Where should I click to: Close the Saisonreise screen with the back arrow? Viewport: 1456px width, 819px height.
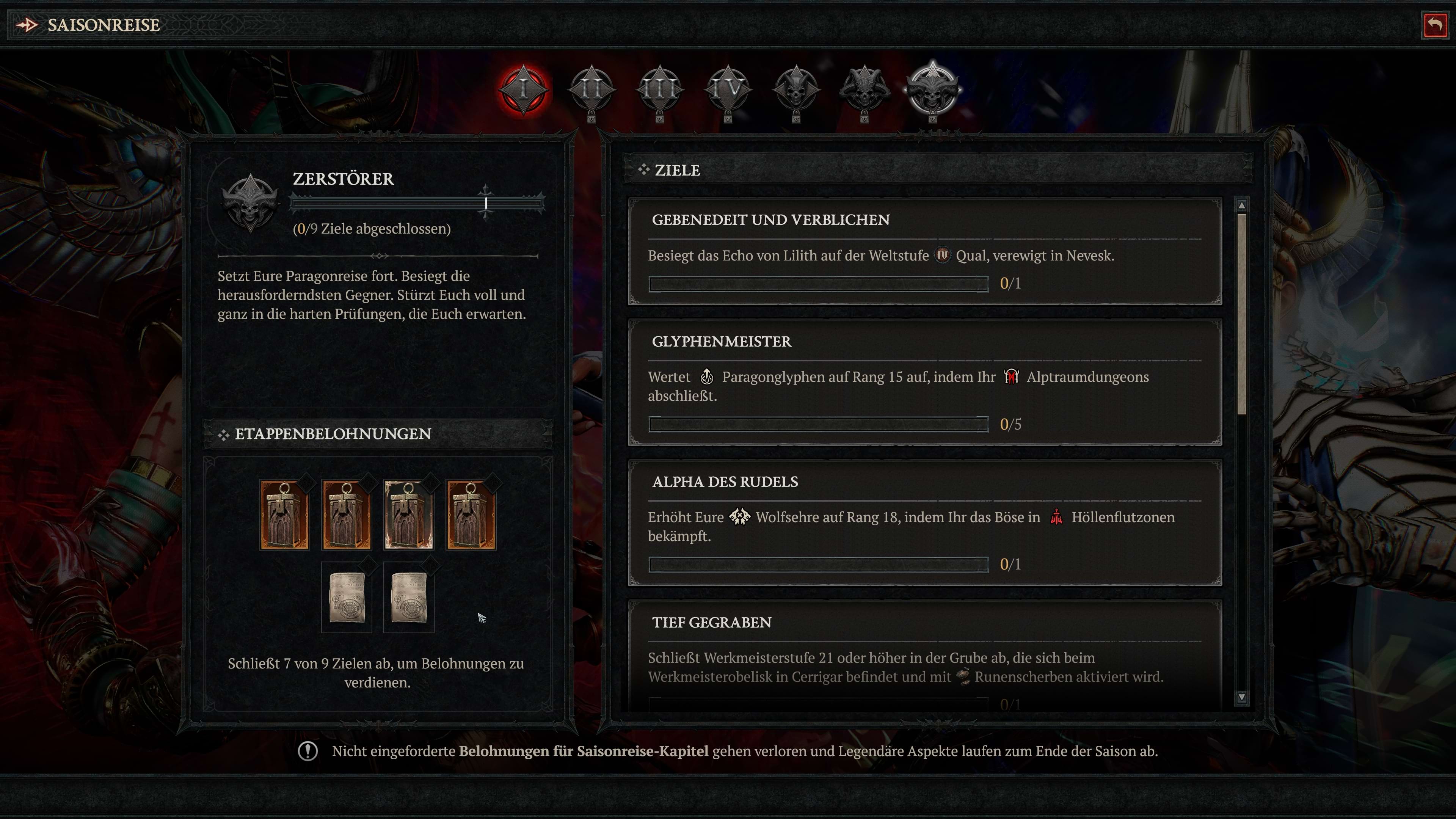point(1434,25)
